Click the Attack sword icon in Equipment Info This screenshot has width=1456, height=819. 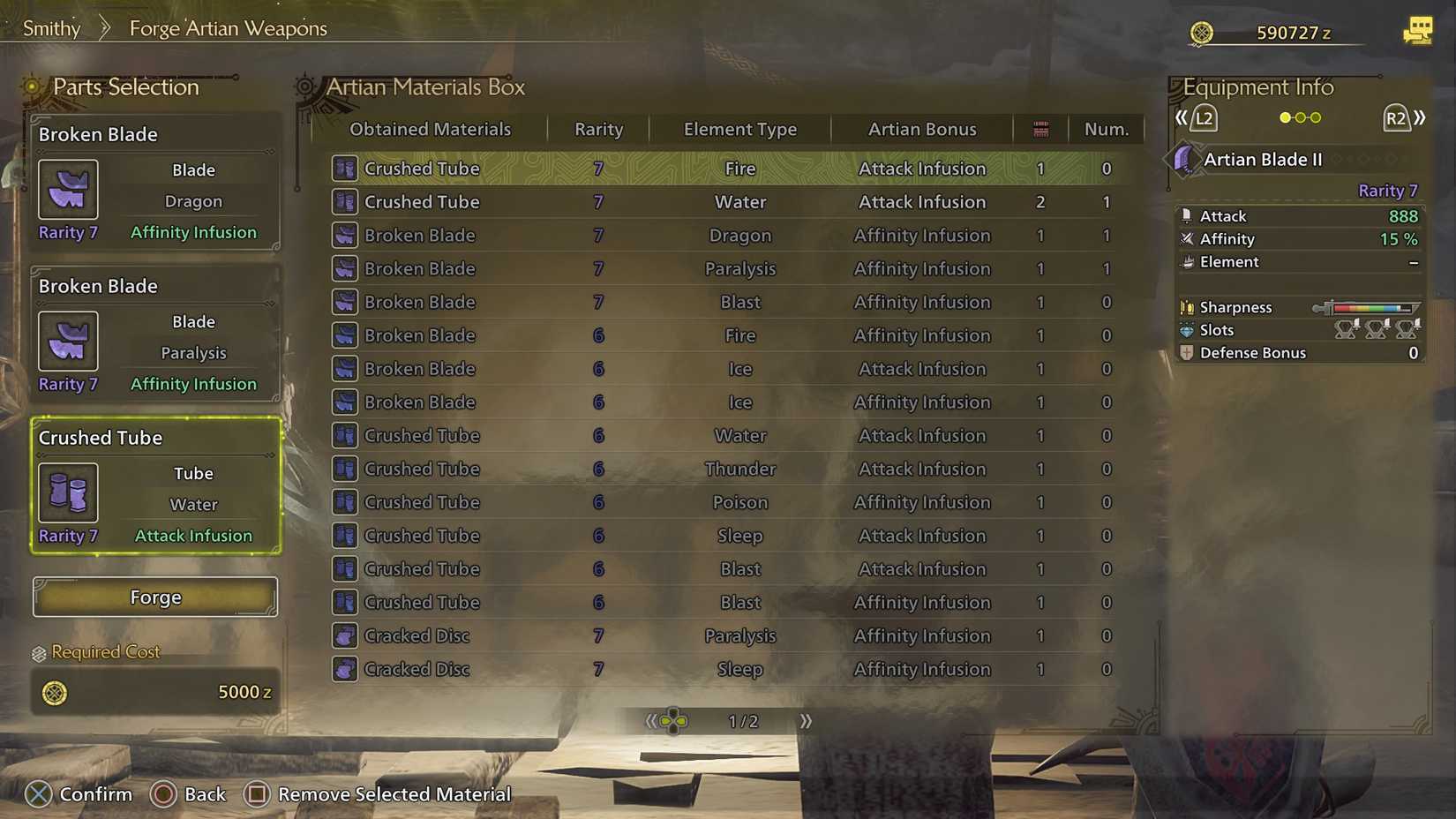coord(1186,215)
